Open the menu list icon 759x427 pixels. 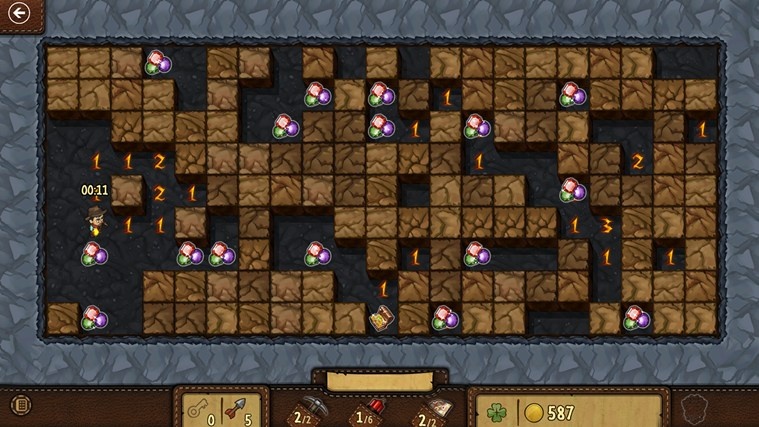pos(17,405)
